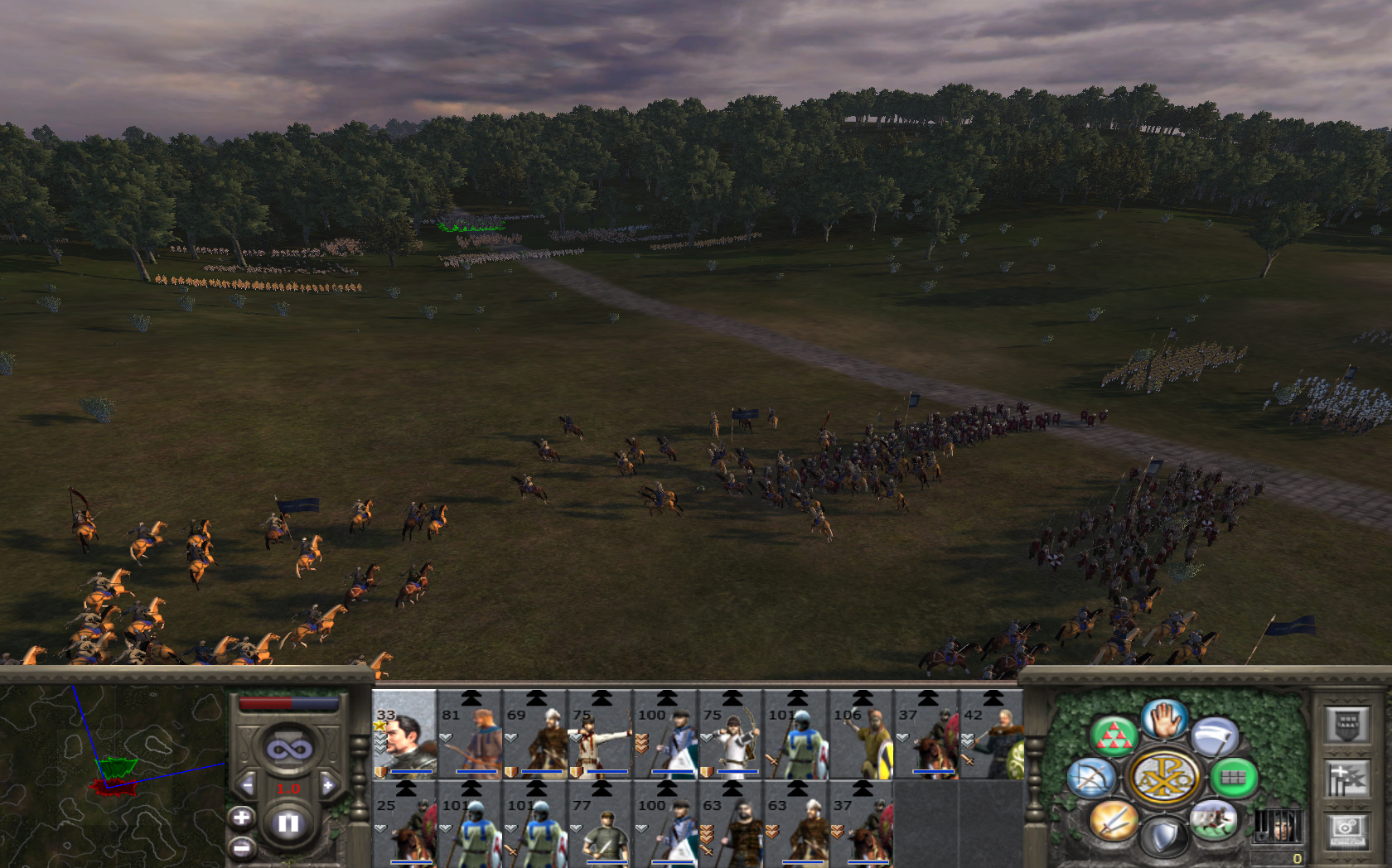Select the 106-man yellow shield unit card
Screen dimensions: 1392x868
click(x=862, y=735)
